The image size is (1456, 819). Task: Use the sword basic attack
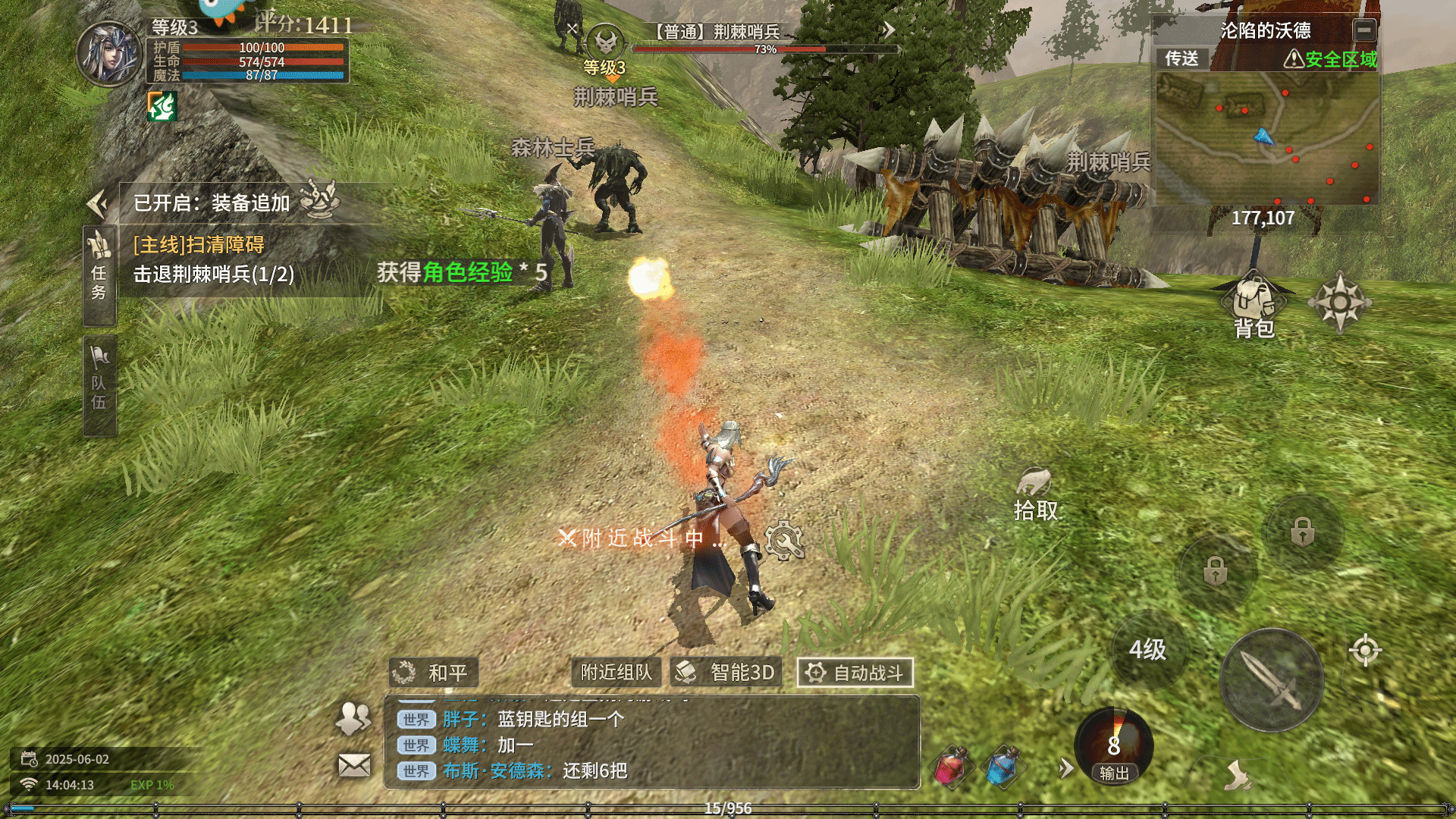pos(1272,680)
